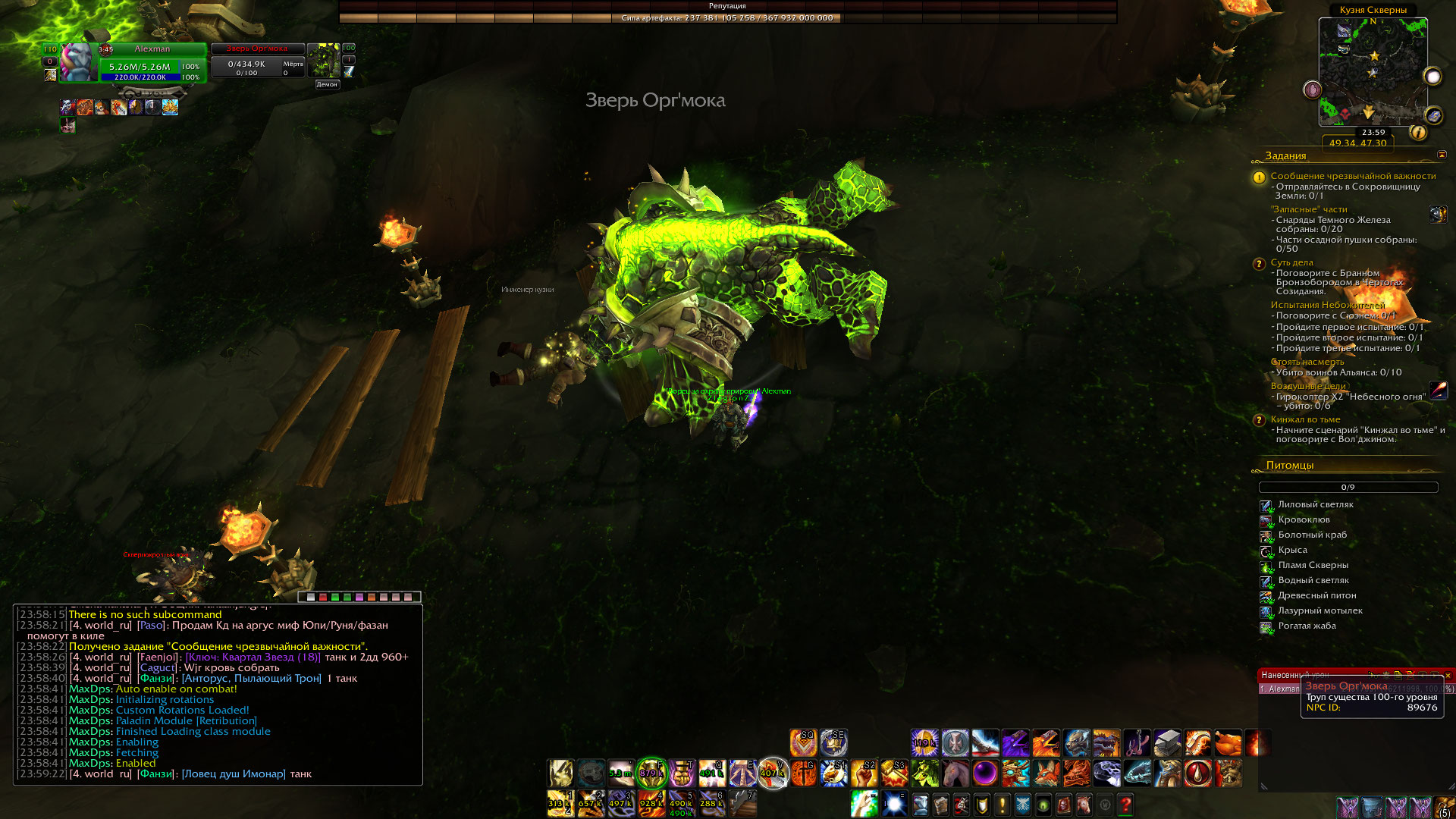Viewport: 1456px width, 819px height.
Task: Click the purple orb action slot
Action: point(985,773)
